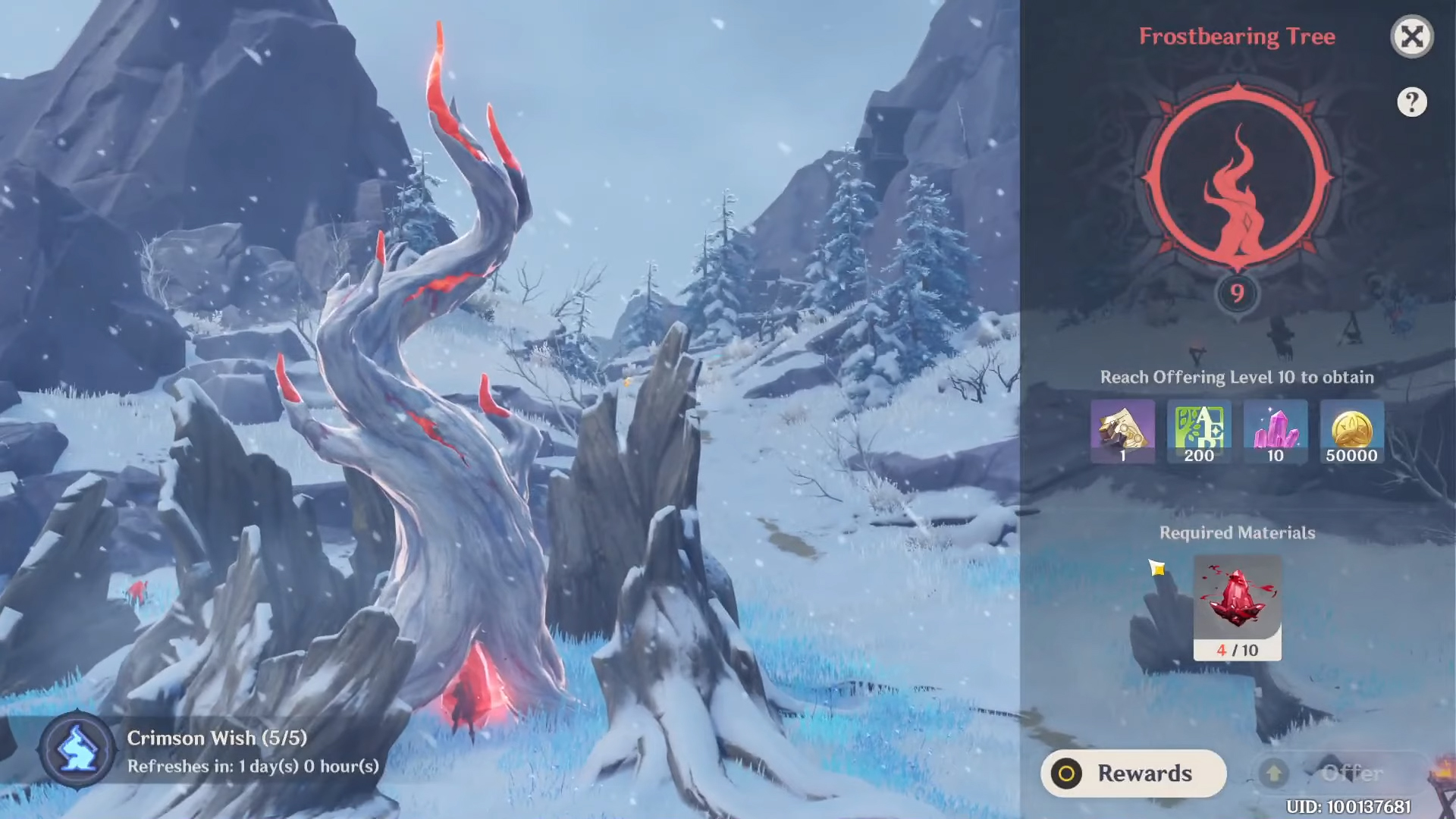Open the question mark help info

pyautogui.click(x=1411, y=102)
